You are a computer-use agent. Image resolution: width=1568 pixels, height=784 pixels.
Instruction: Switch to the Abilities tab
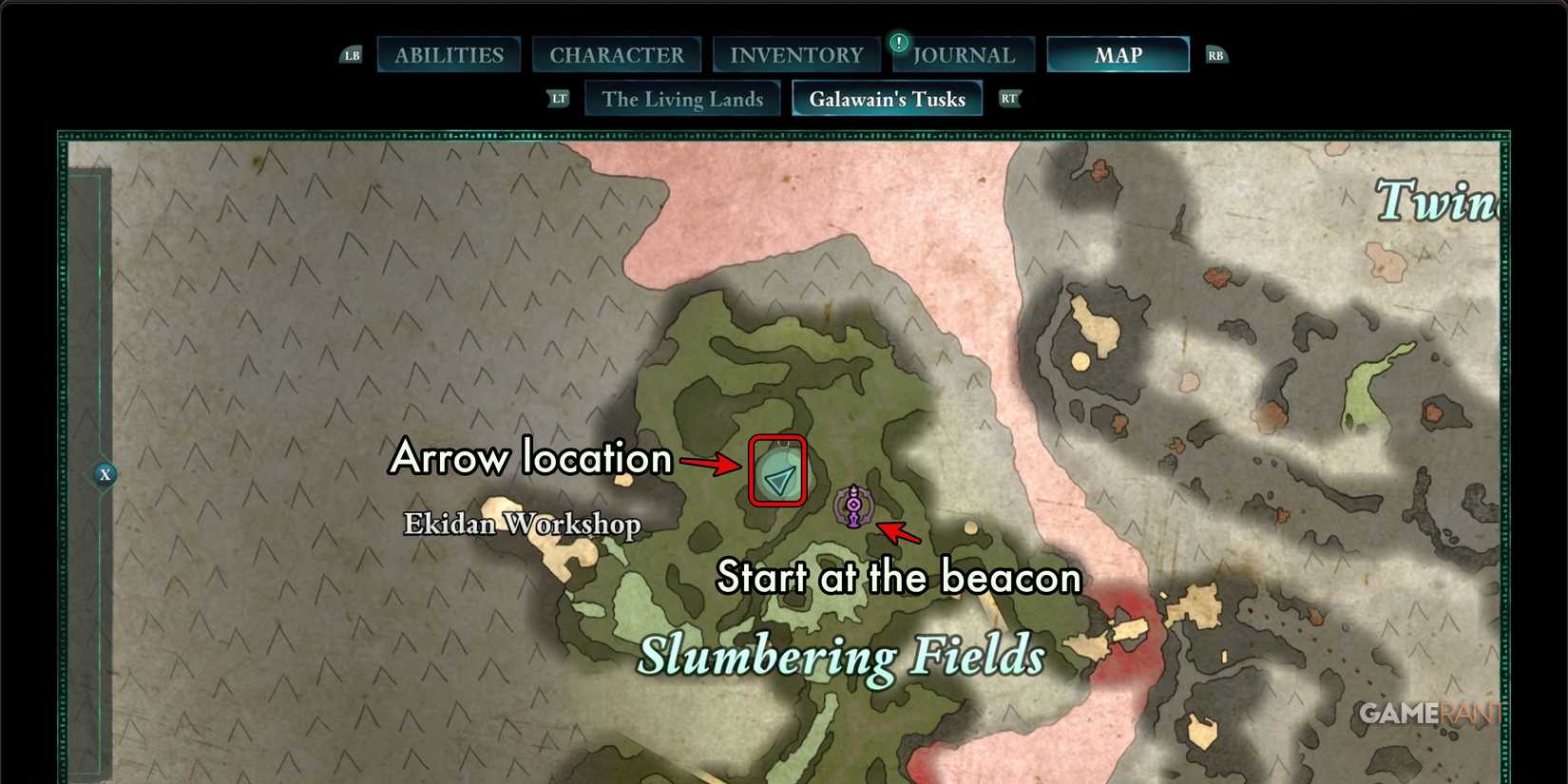449,54
